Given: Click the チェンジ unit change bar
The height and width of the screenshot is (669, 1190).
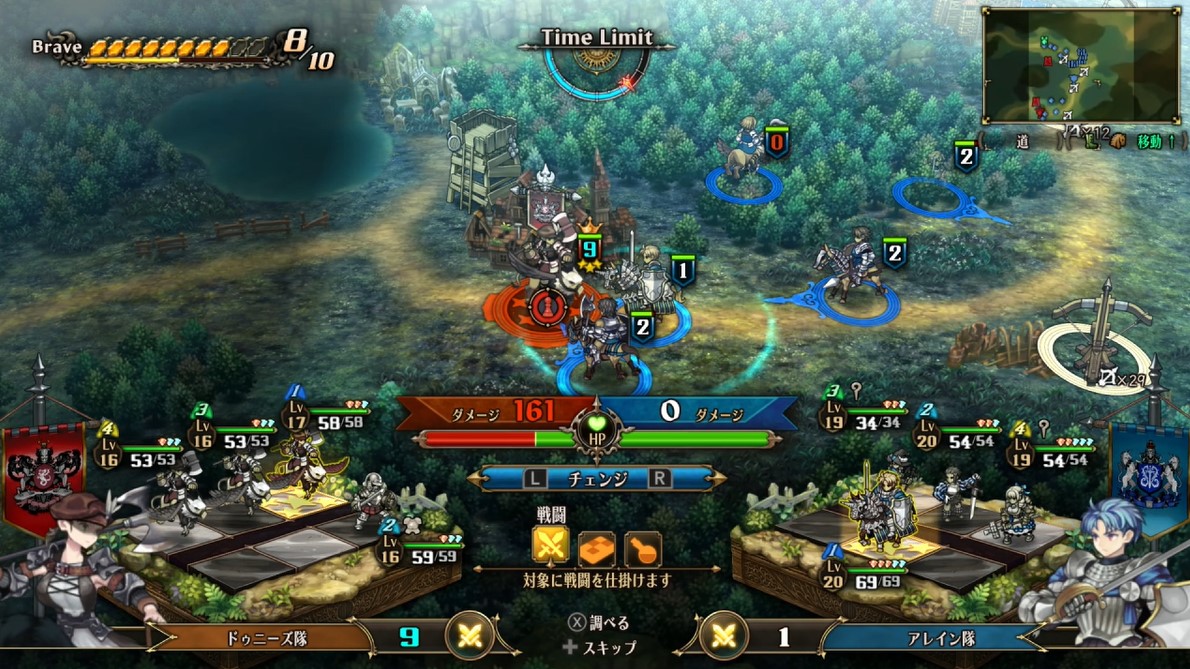Looking at the screenshot, I should click(597, 478).
